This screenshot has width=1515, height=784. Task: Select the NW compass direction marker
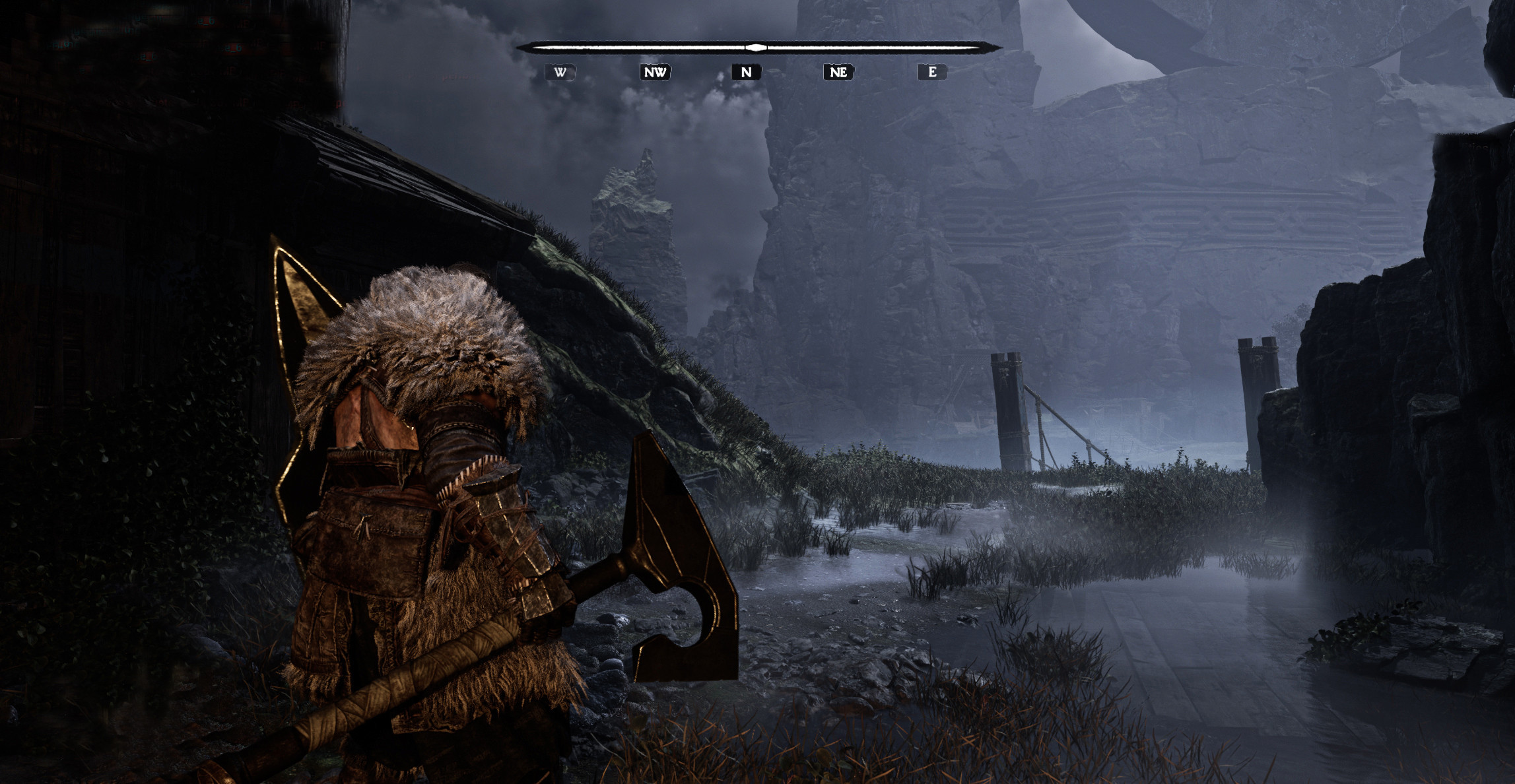pos(655,72)
